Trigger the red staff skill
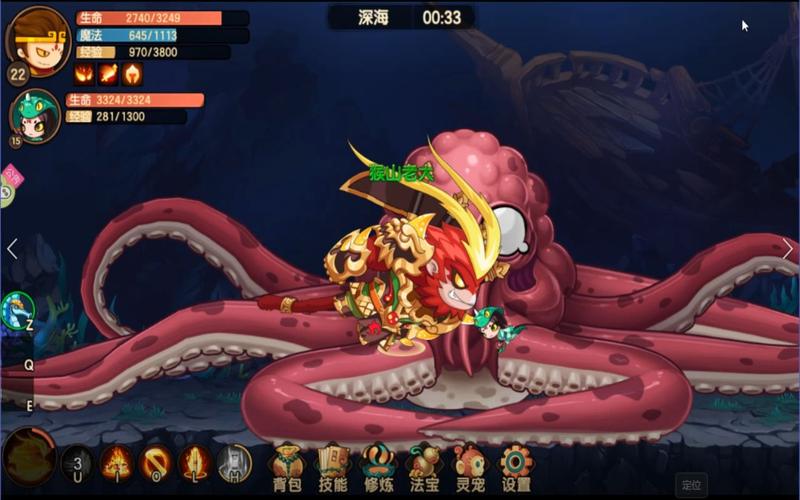 [194, 463]
